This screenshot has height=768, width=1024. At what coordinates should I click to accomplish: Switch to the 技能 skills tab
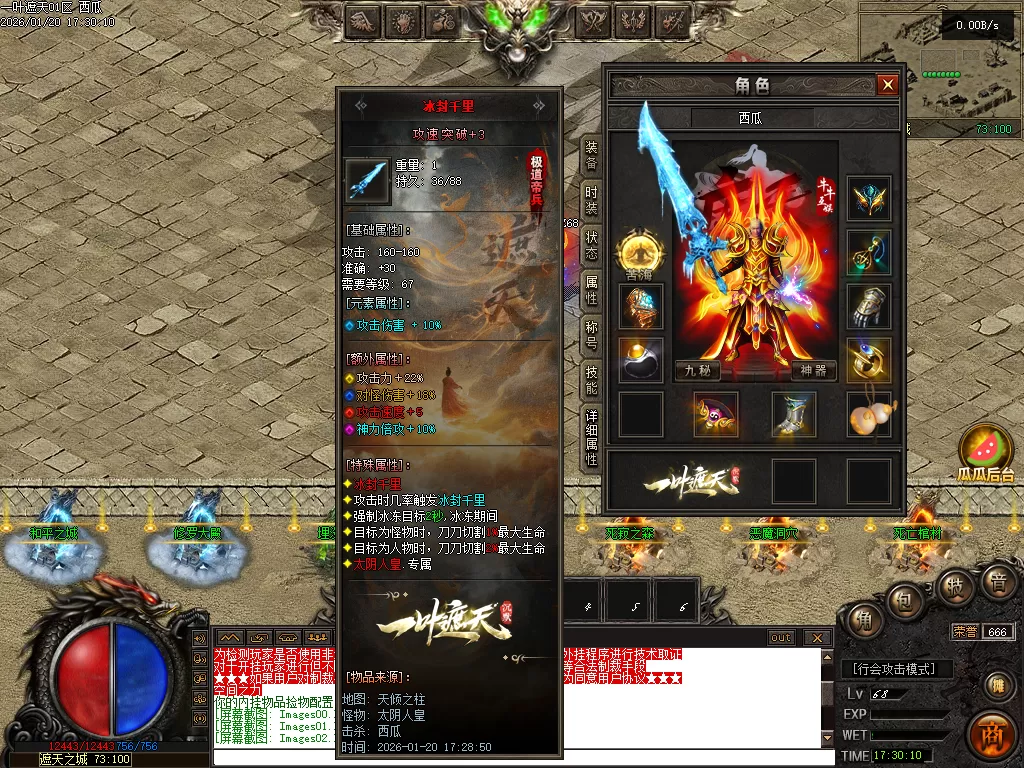[x=592, y=380]
